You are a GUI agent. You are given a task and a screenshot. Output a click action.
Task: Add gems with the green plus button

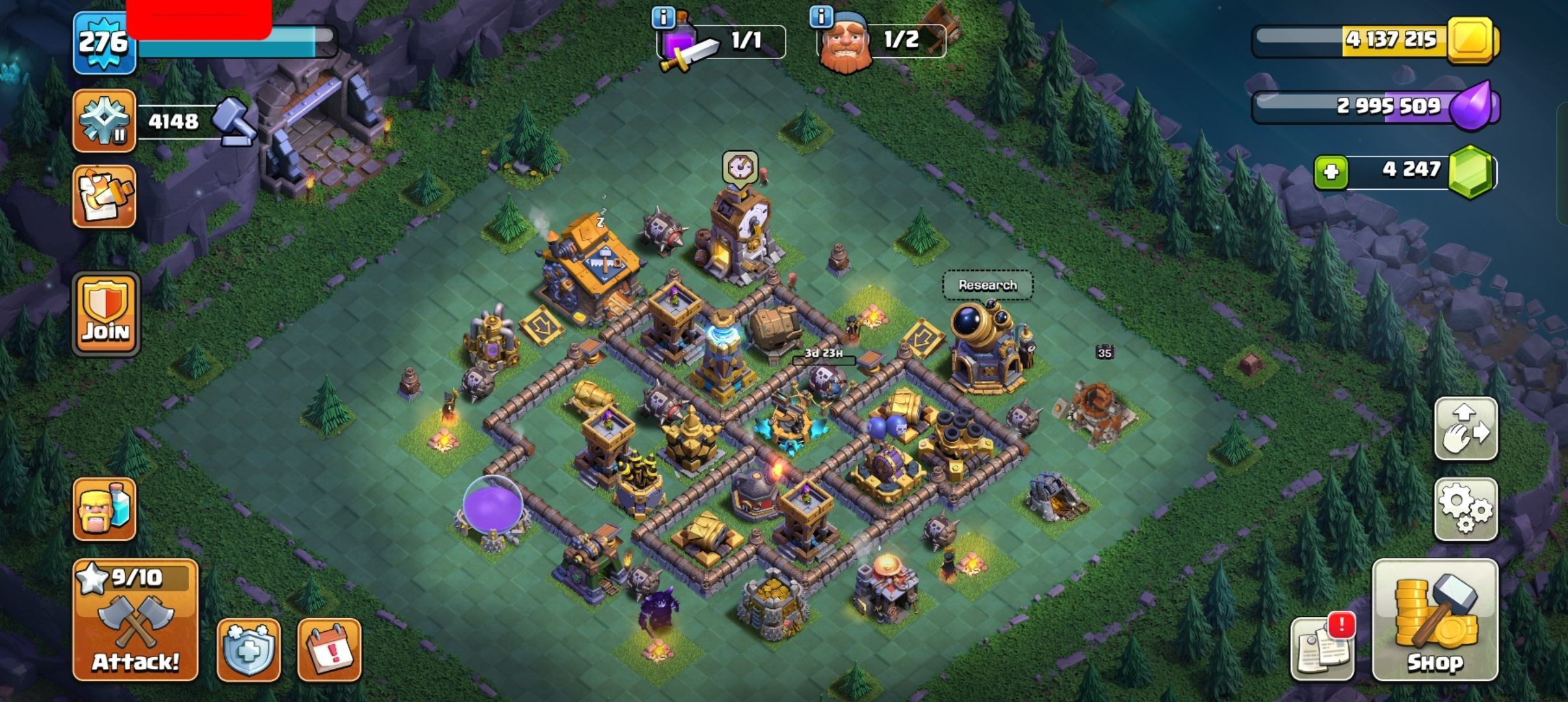coord(1331,172)
